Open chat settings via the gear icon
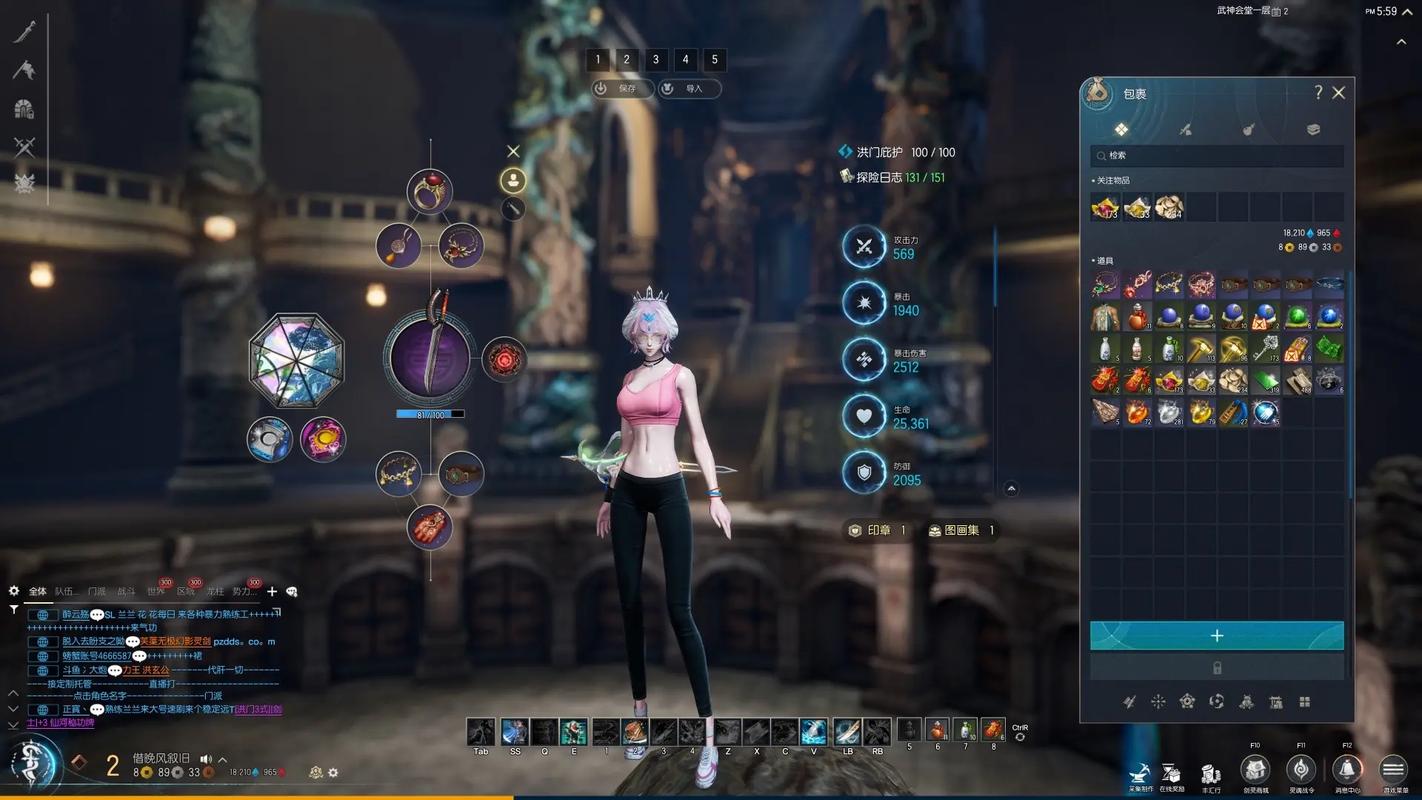Viewport: 1422px width, 800px height. pos(14,591)
